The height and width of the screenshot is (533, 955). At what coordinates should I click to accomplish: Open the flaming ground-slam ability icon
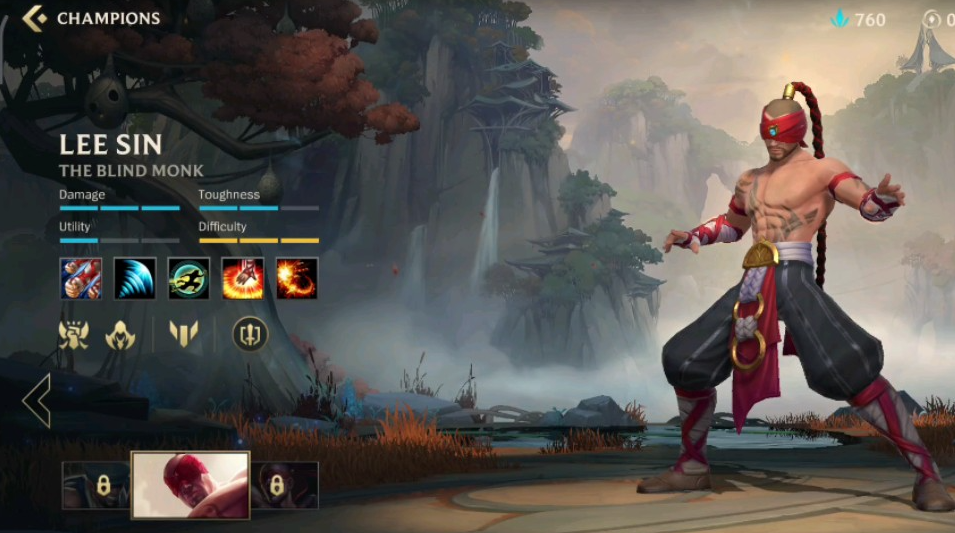pos(242,278)
